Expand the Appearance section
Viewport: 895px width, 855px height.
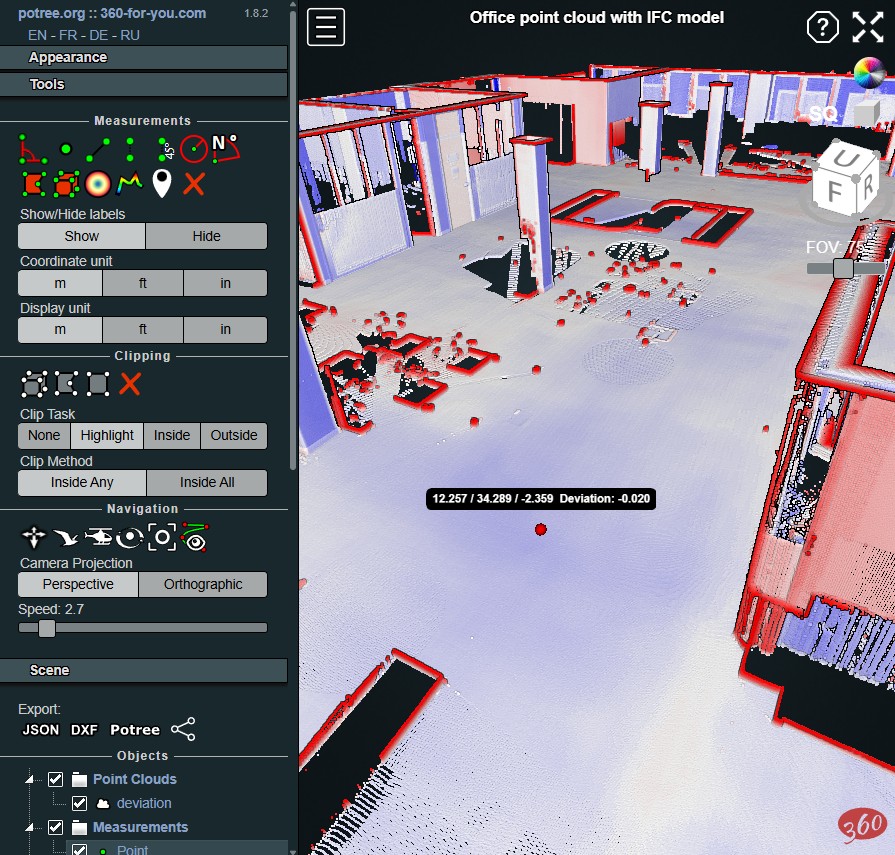point(144,58)
